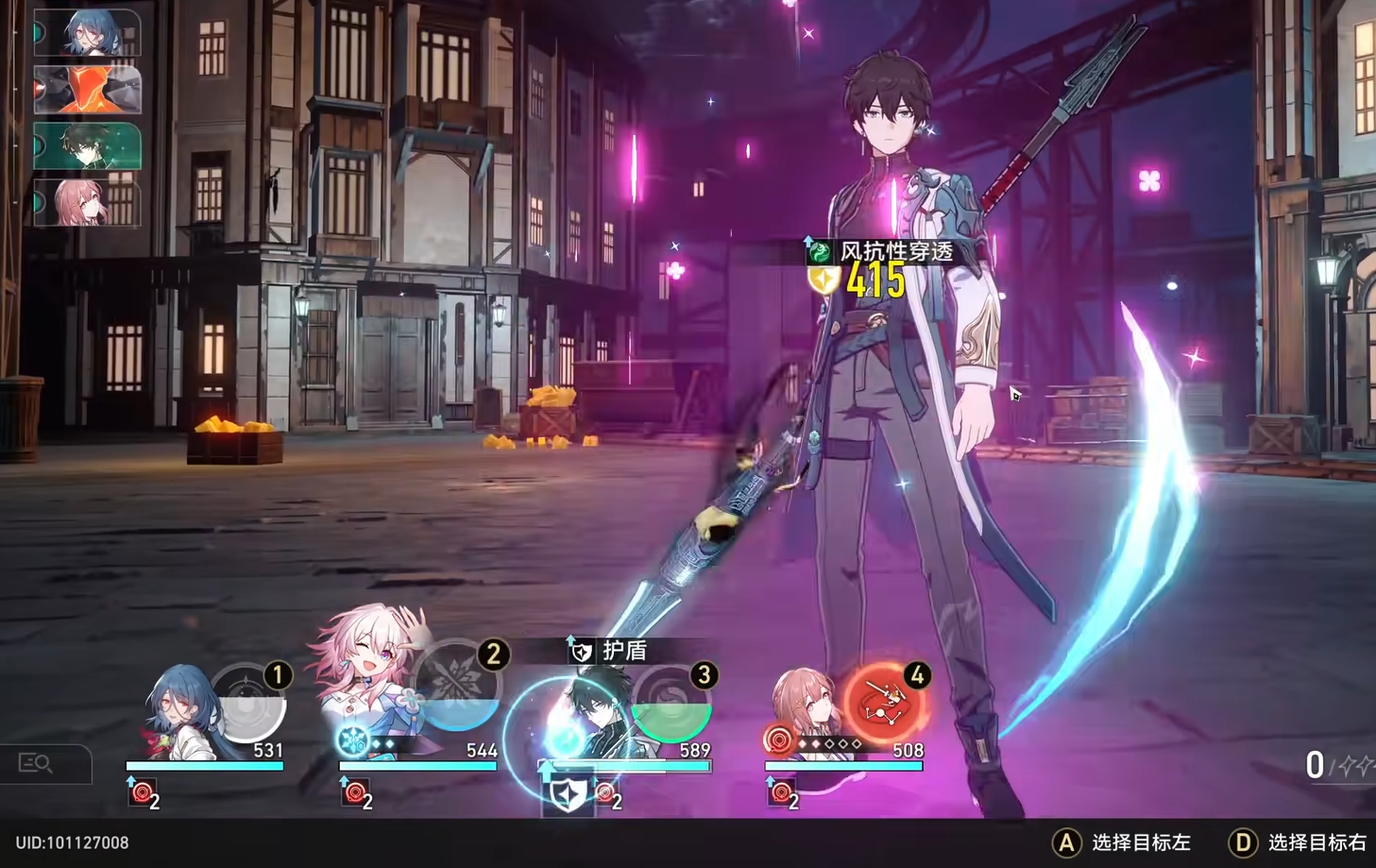The image size is (1376, 868).
Task: Open the green Dan Heng turn order portrait
Action: pyautogui.click(x=87, y=147)
